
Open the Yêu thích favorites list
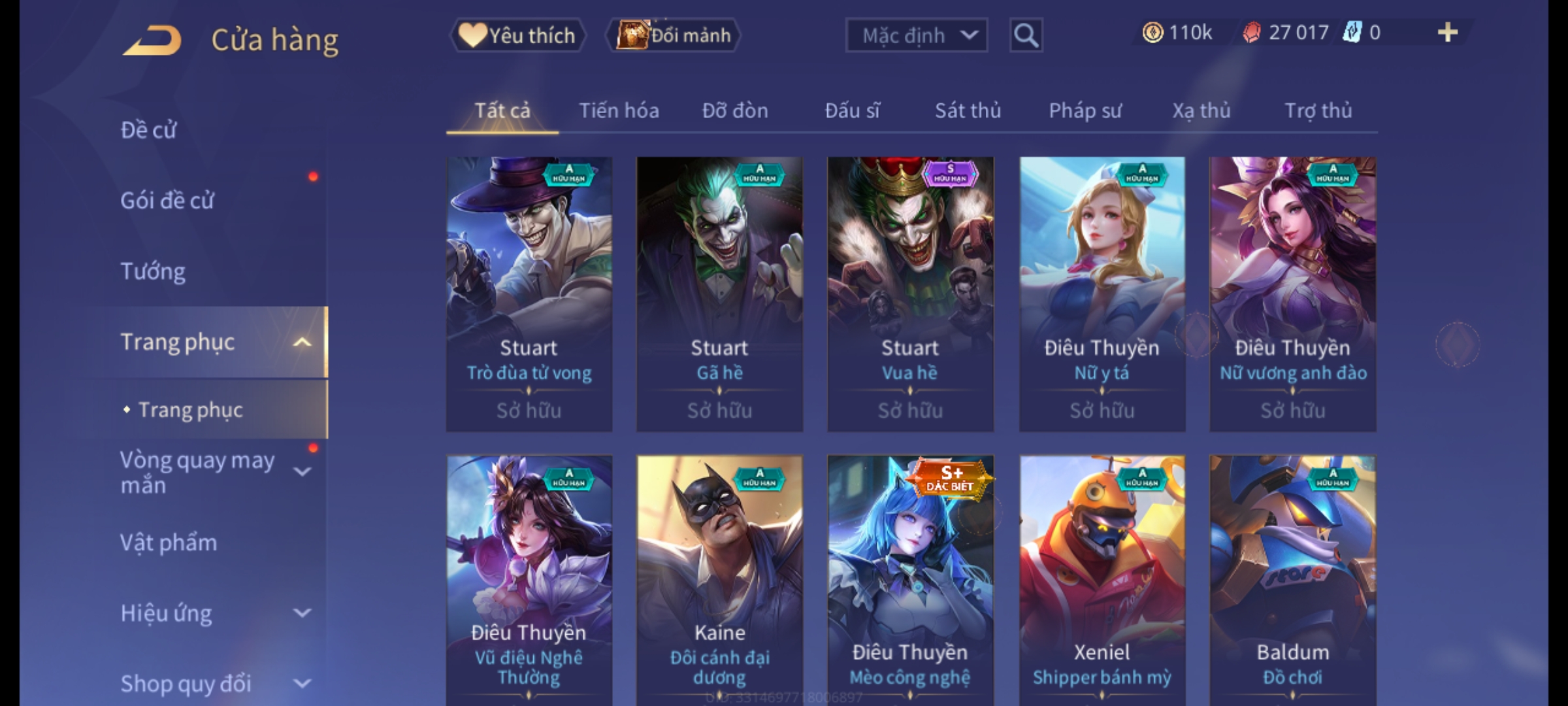click(x=517, y=35)
